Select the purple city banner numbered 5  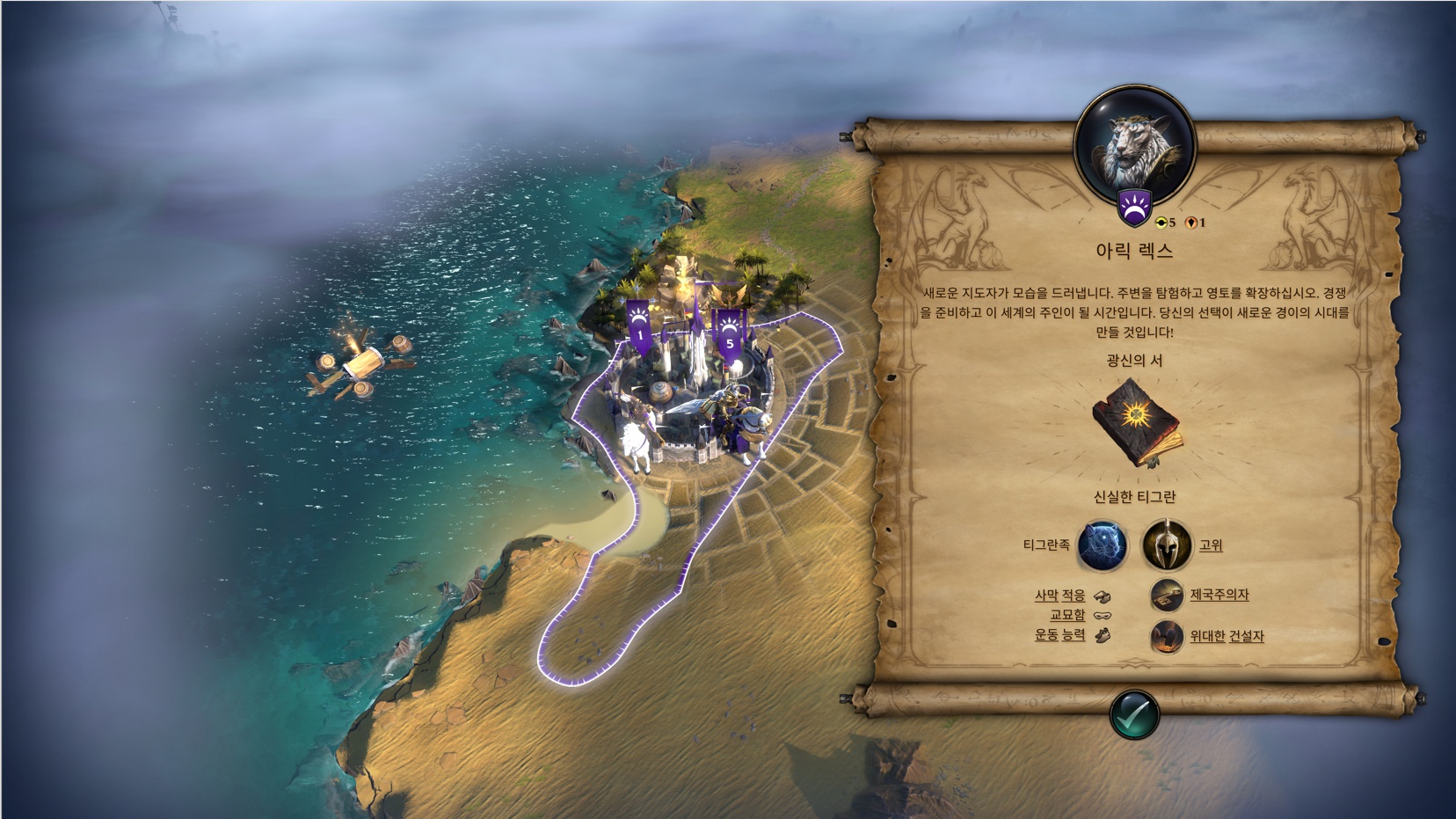[x=729, y=331]
